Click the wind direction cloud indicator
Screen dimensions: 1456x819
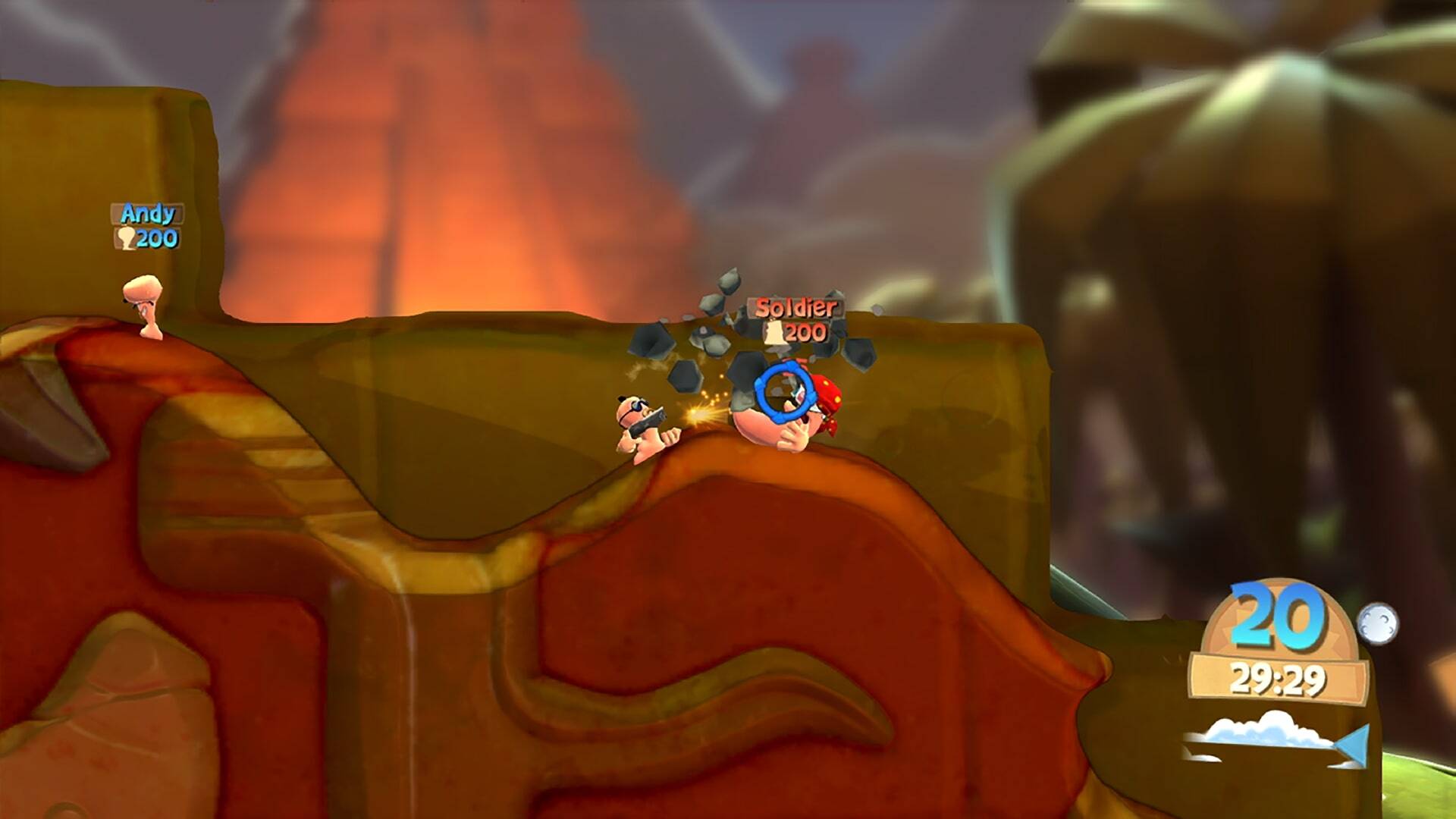pos(1276,735)
